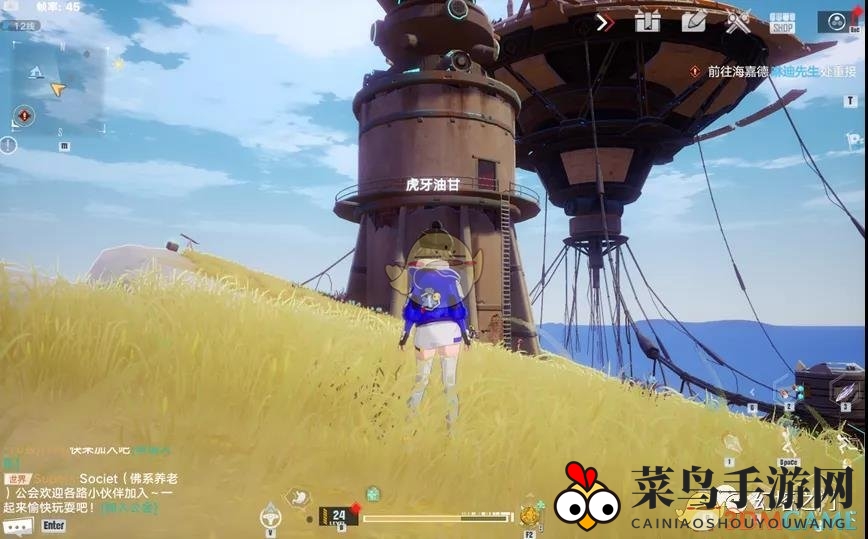Image resolution: width=868 pixels, height=539 pixels.
Task: Click the level 24 badge
Action: point(338,516)
